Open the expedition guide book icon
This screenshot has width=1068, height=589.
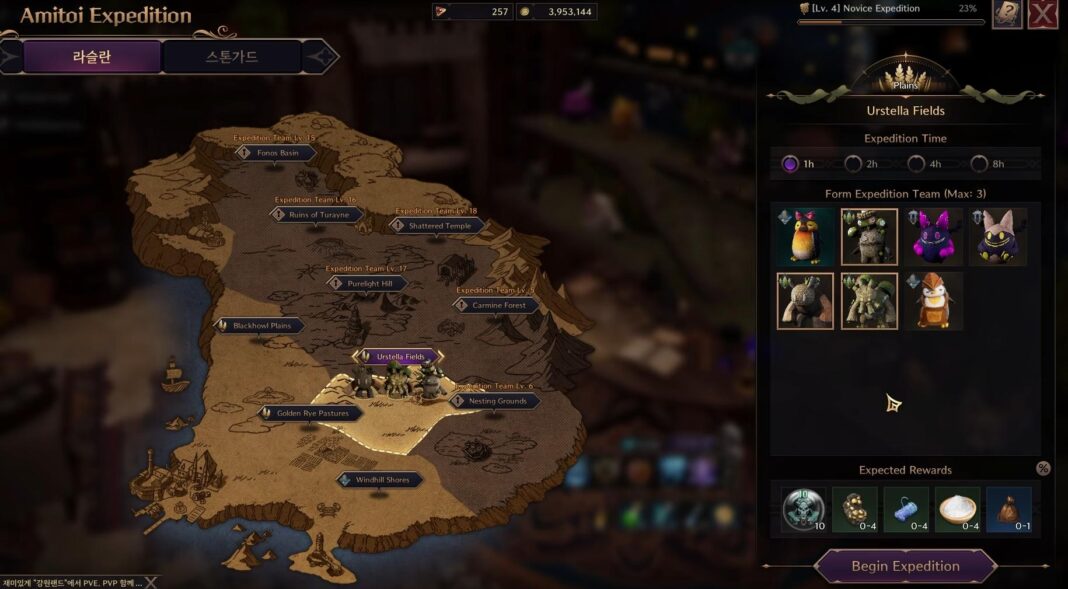coord(1006,14)
